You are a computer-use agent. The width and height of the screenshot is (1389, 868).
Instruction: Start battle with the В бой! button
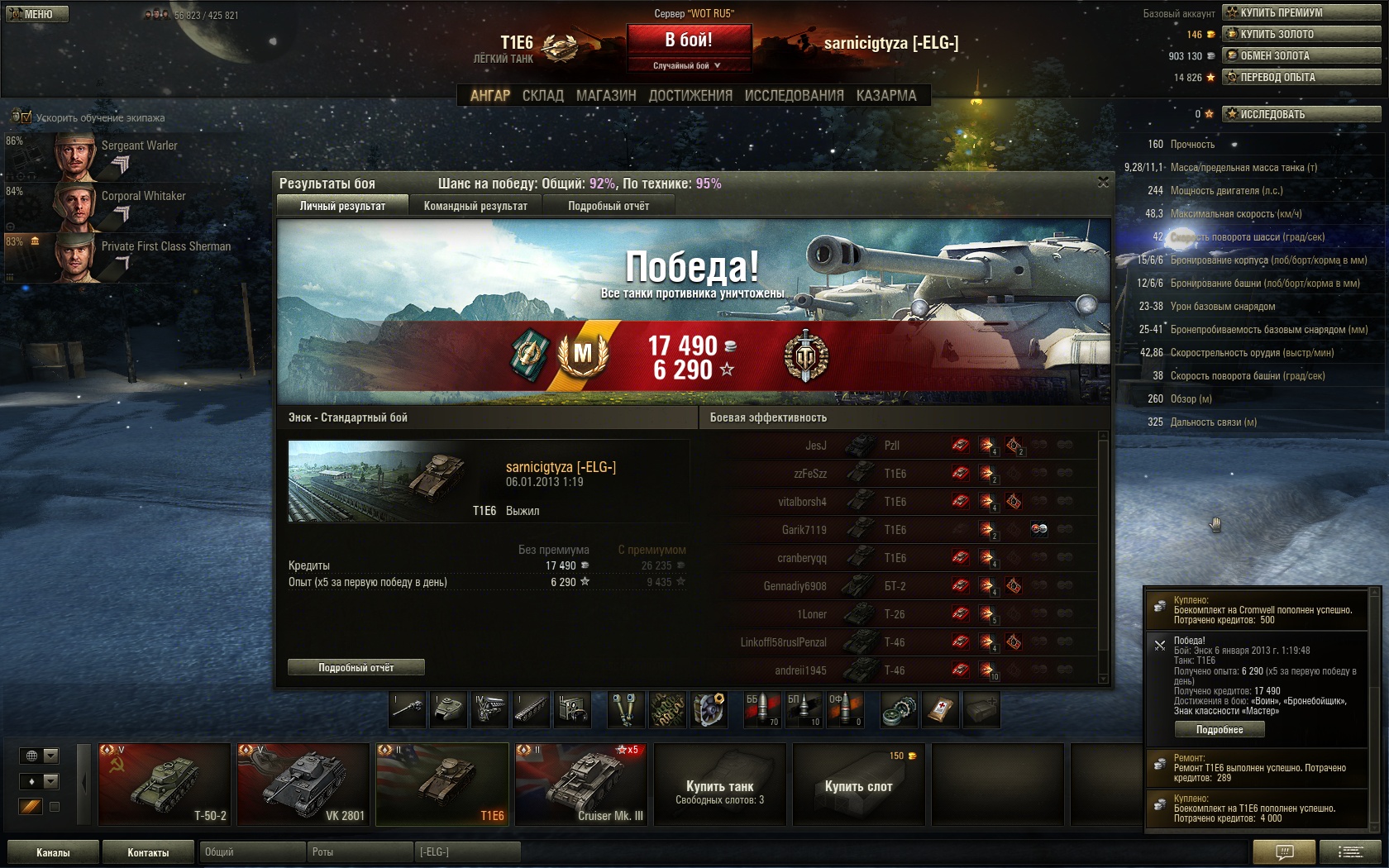(x=689, y=40)
